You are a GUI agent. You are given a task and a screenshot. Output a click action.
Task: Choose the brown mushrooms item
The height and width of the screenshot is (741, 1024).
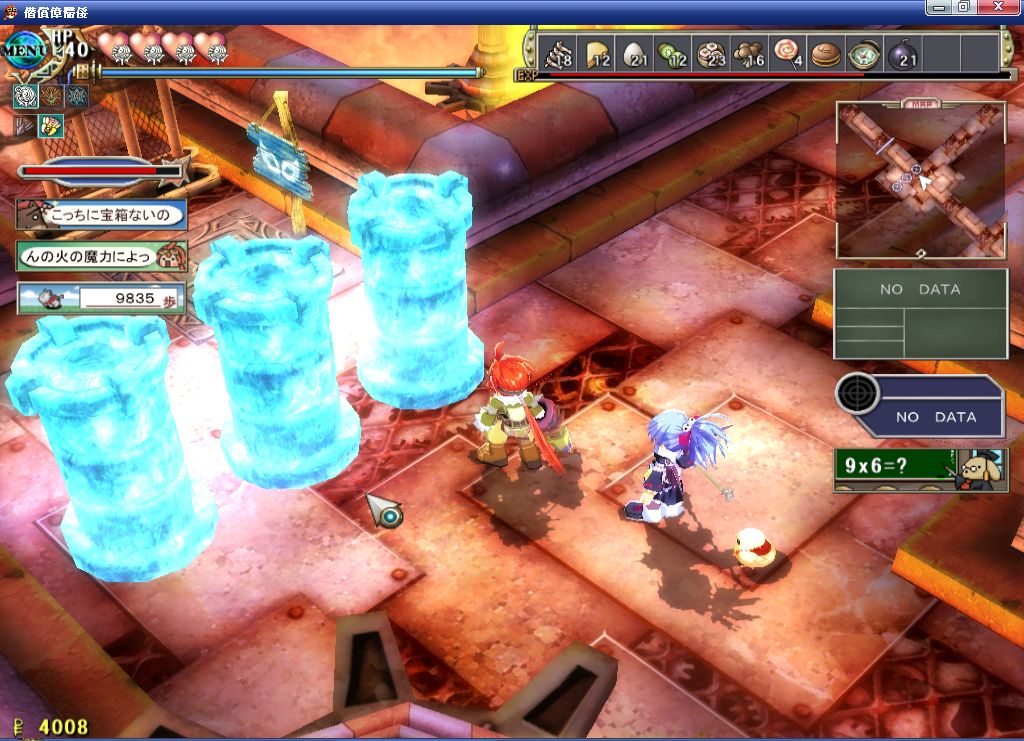(748, 53)
